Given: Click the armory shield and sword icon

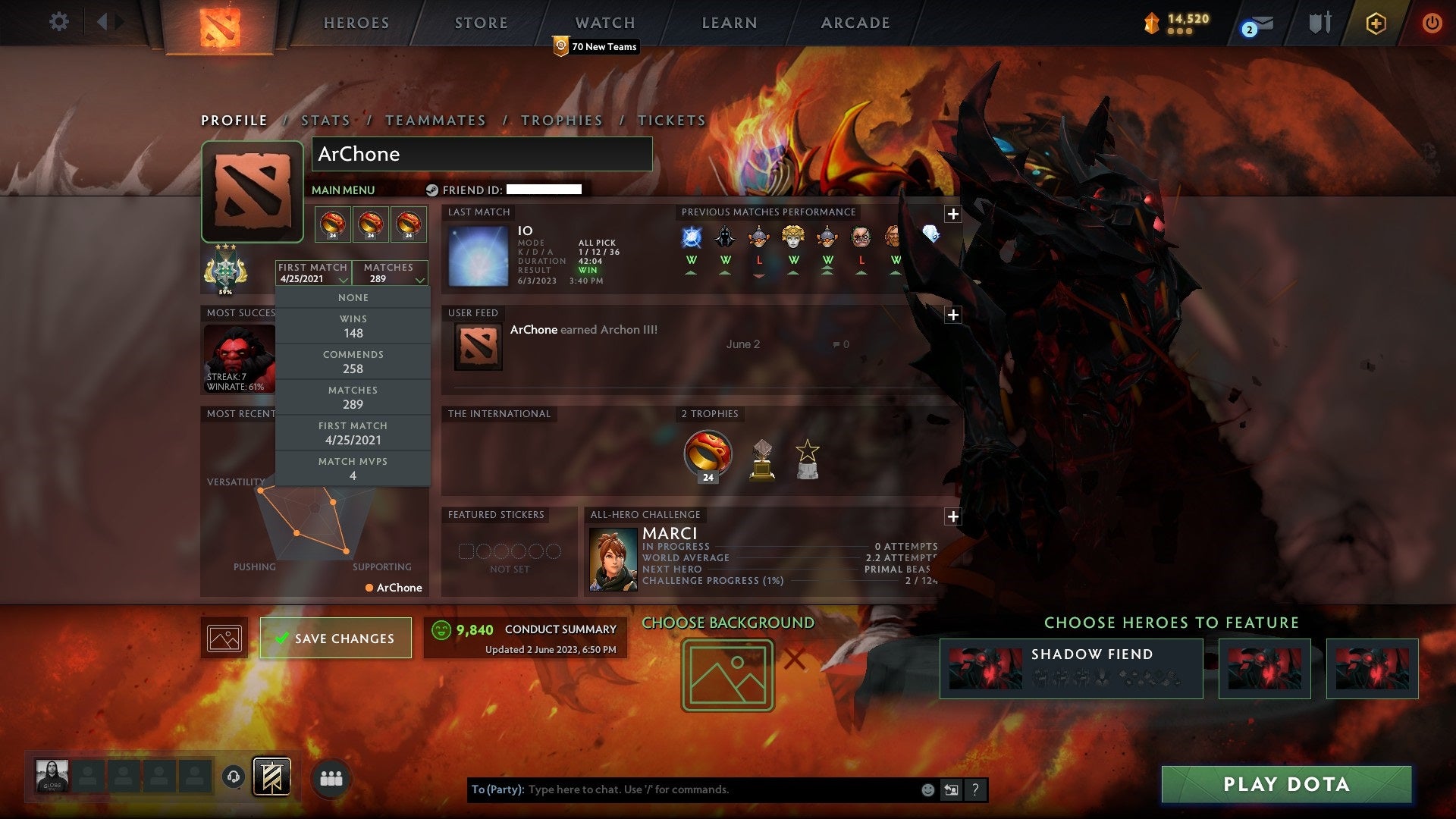Looking at the screenshot, I should pos(1319,23).
